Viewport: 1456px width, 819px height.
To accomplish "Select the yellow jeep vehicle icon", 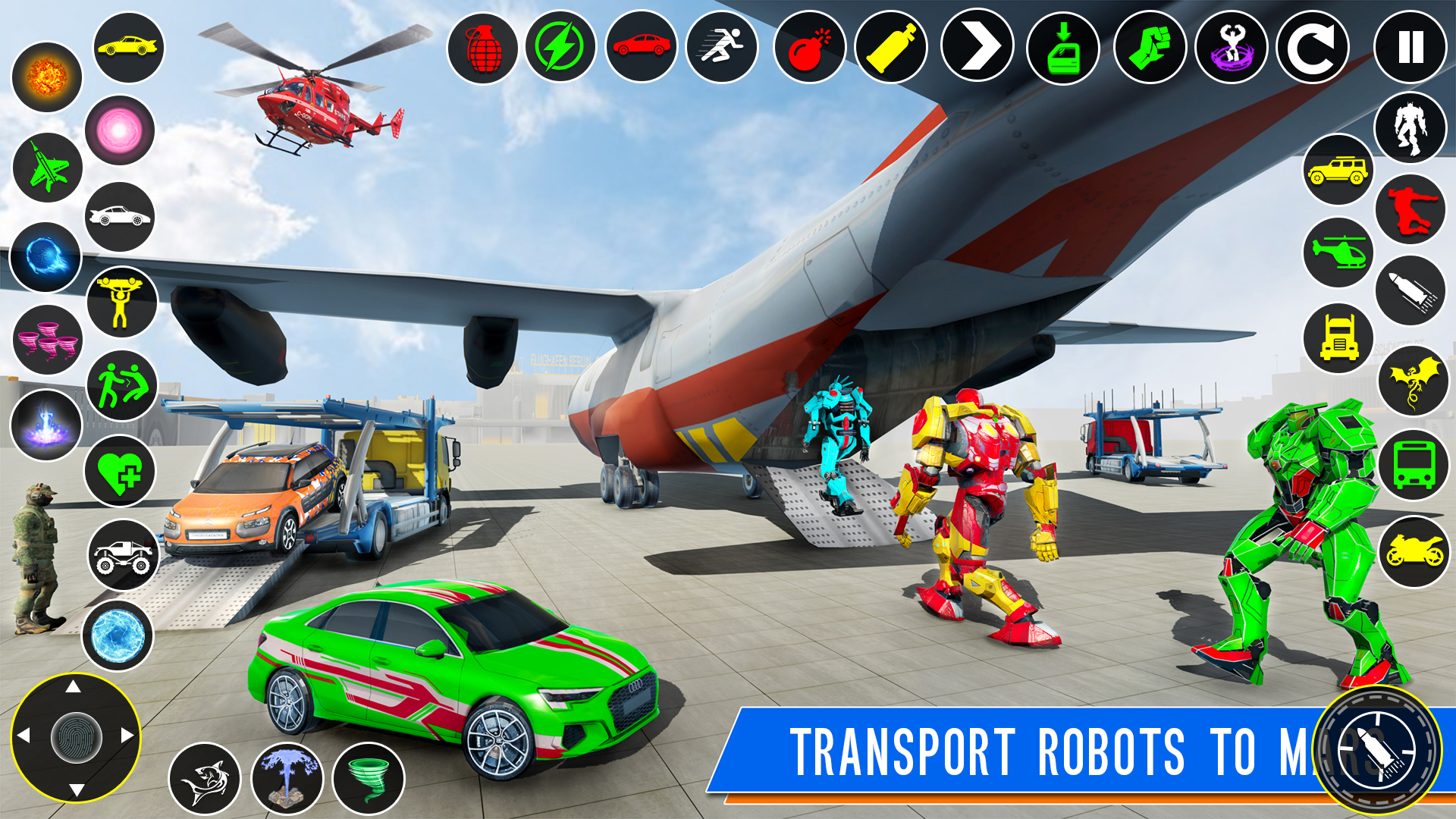I will click(x=1336, y=171).
